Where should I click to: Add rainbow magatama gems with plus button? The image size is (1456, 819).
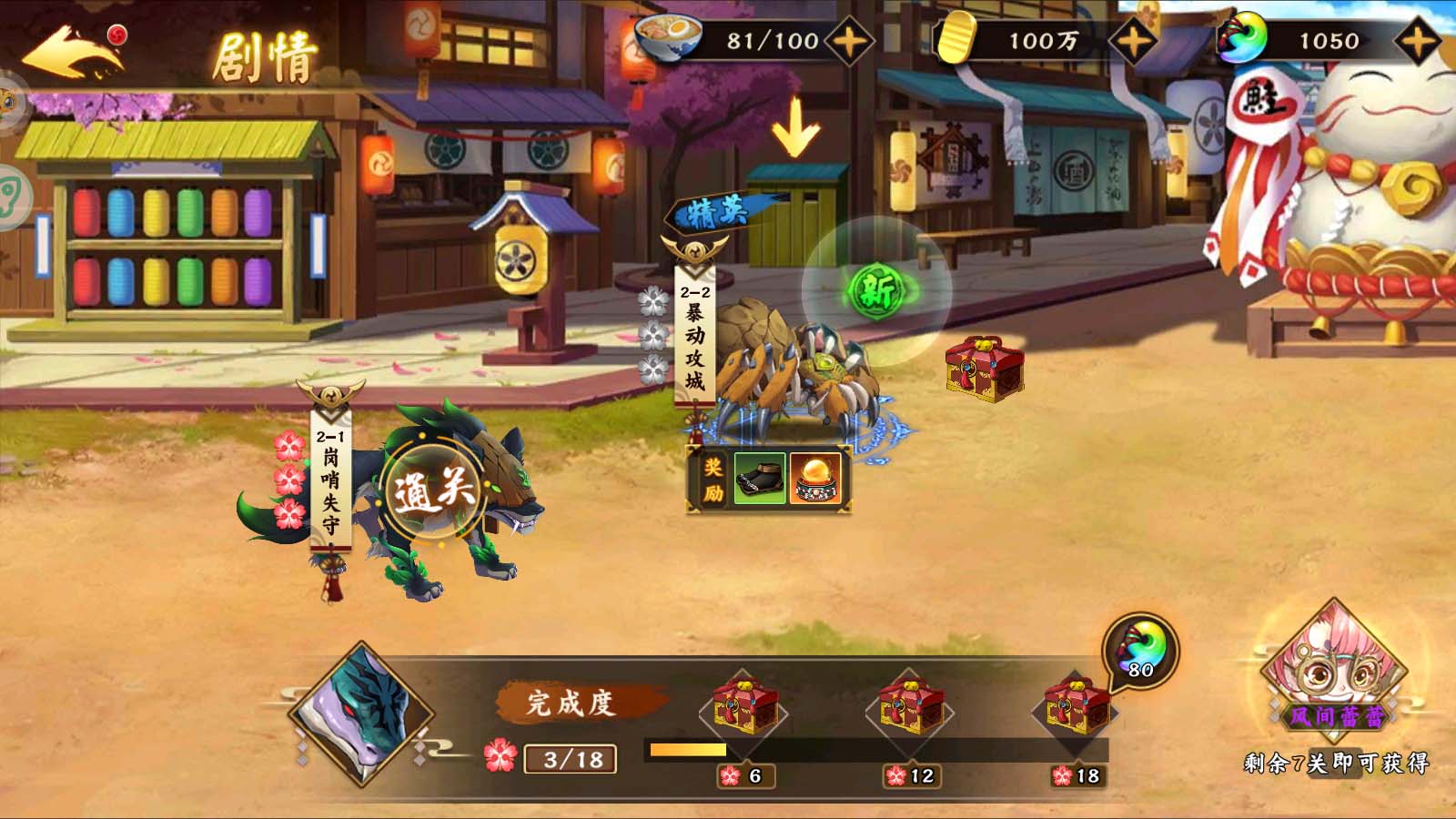(1417, 41)
